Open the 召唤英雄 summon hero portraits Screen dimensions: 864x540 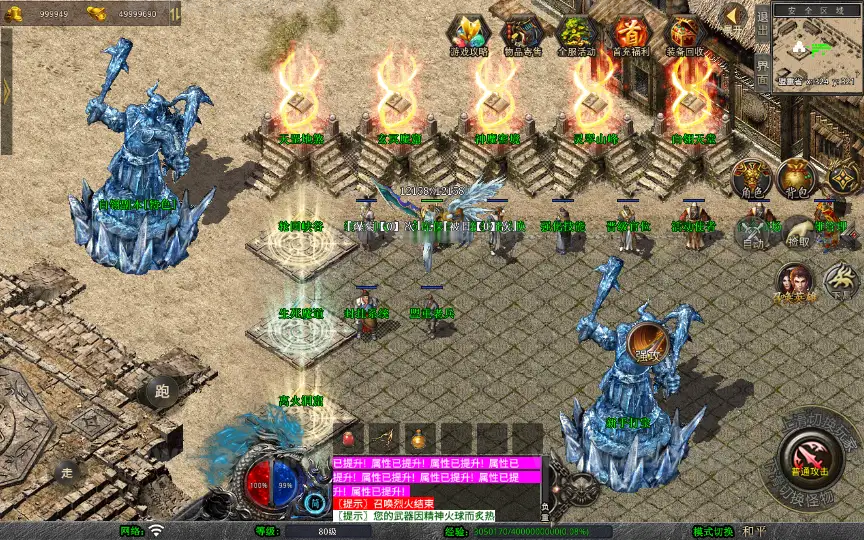794,281
